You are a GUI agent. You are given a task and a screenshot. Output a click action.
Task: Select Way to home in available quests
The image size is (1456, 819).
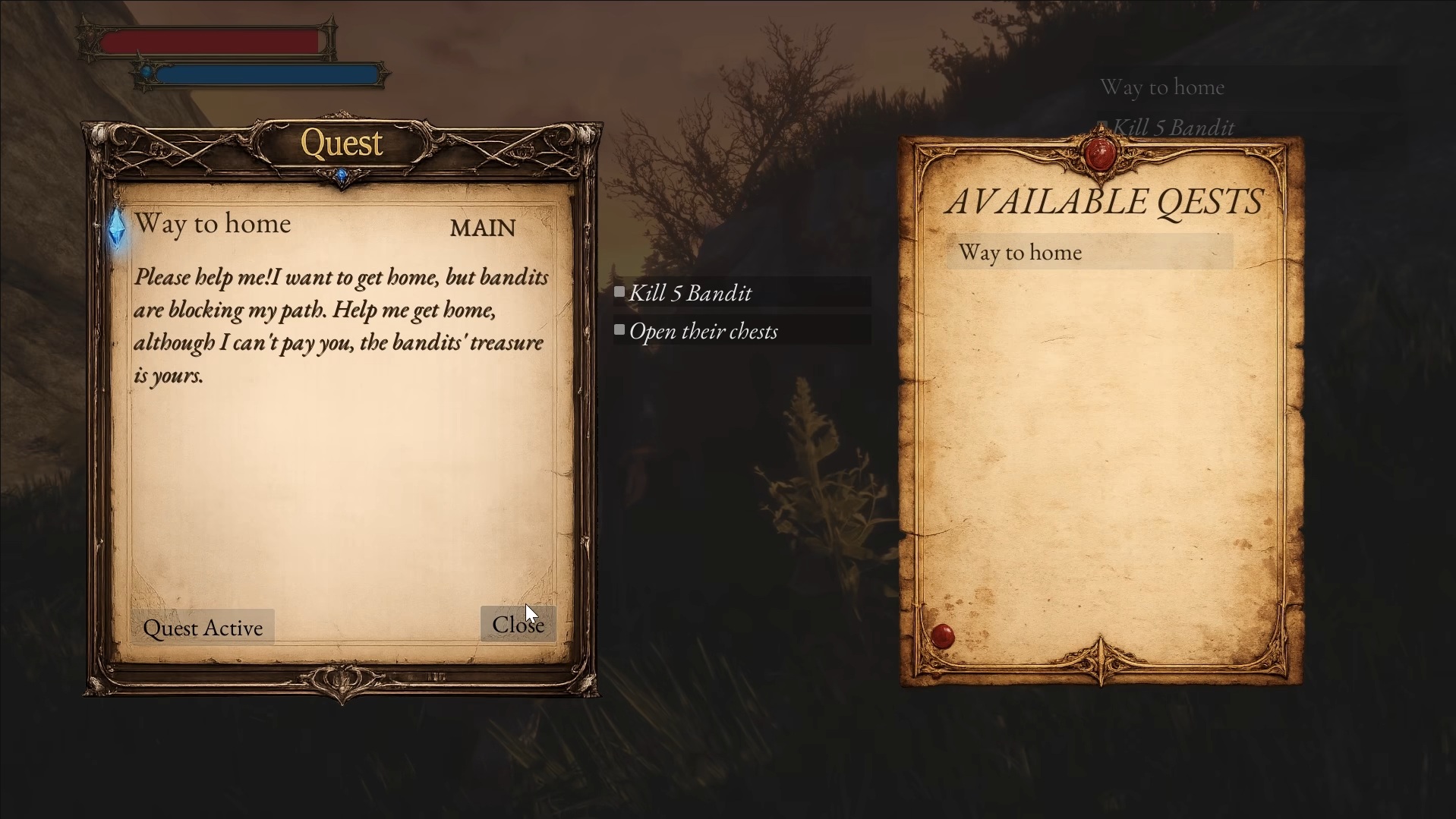[x=1089, y=252]
